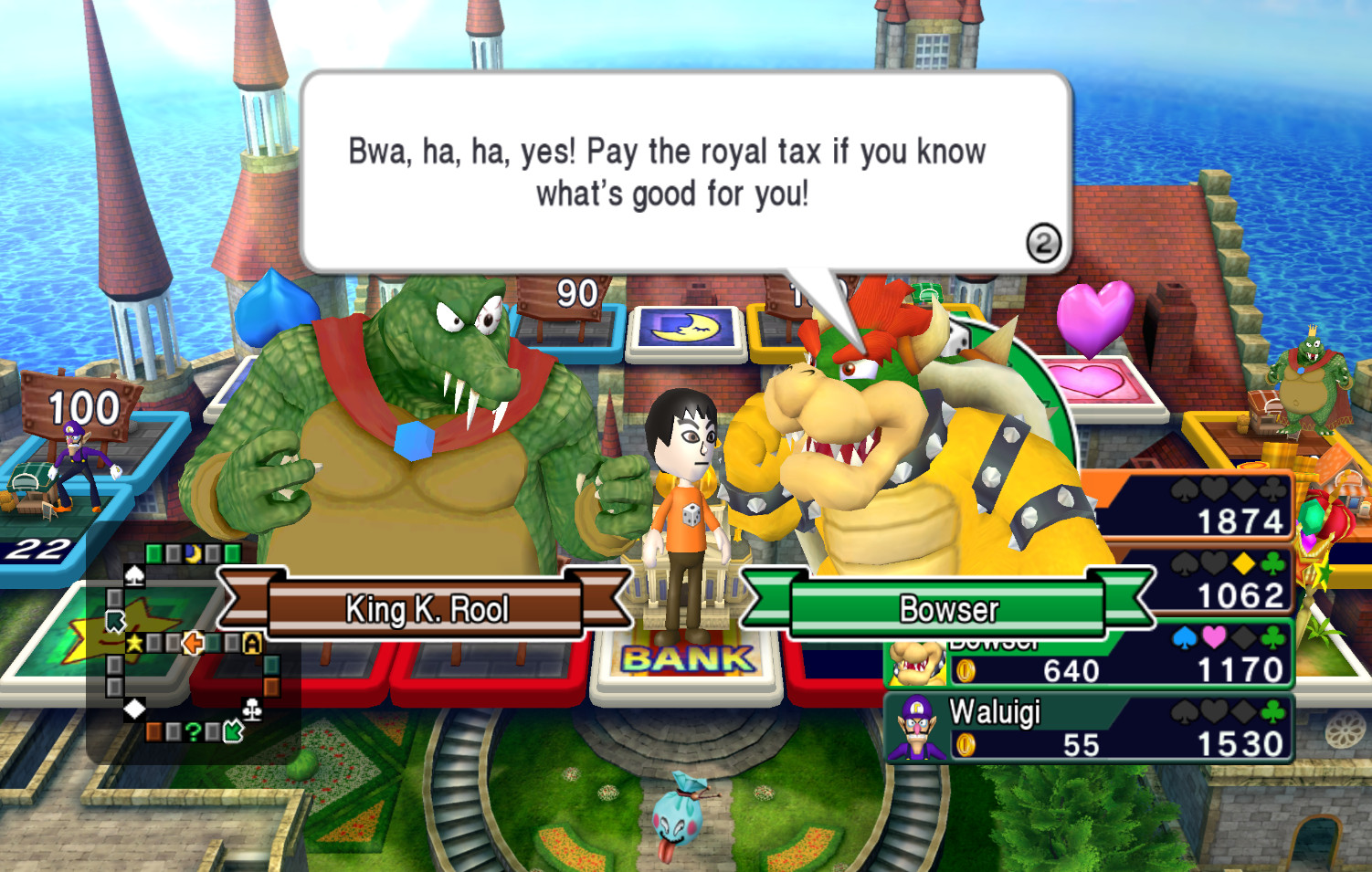The width and height of the screenshot is (1372, 872).
Task: Toggle the green club icon in Waluigi's panel
Action: (x=1272, y=710)
